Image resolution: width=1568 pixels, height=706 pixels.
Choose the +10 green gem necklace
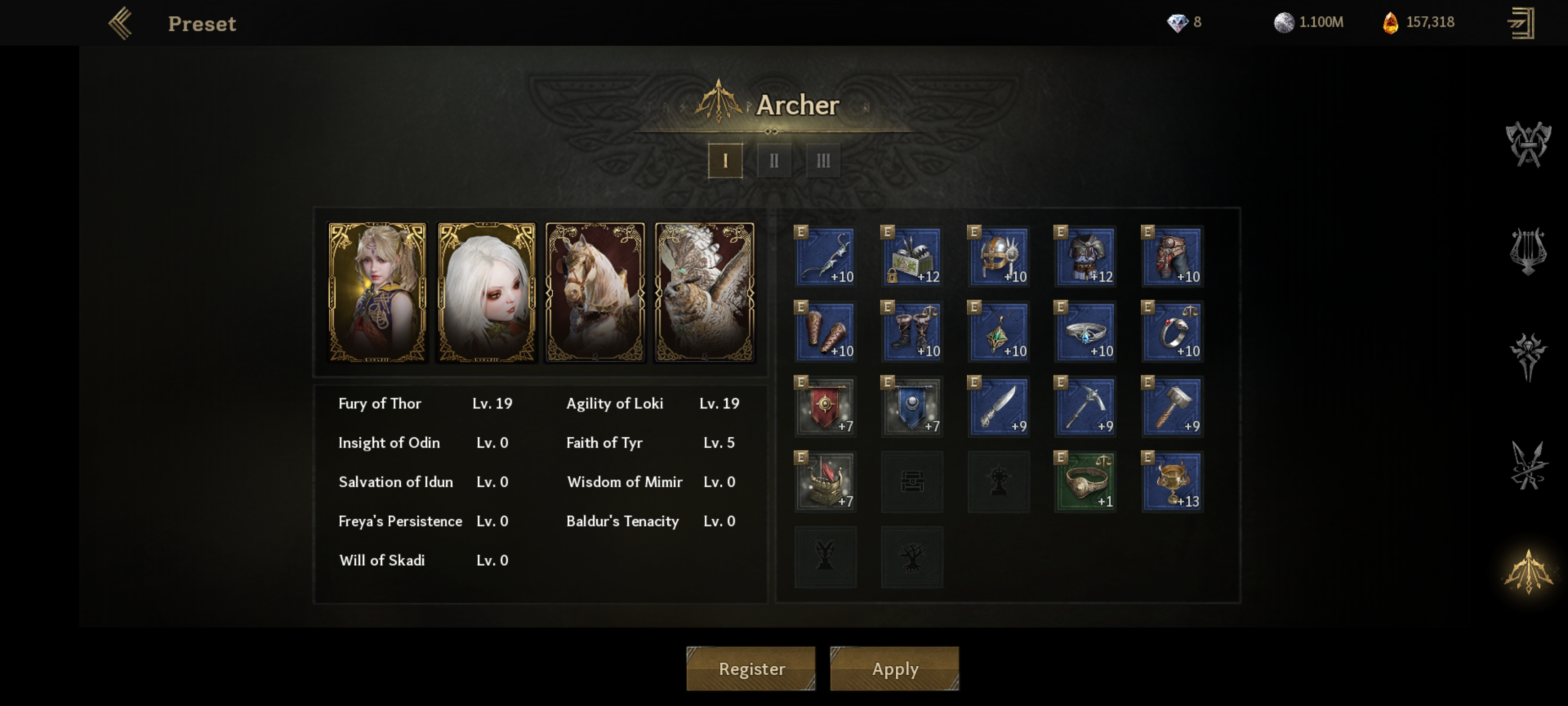pyautogui.click(x=998, y=332)
